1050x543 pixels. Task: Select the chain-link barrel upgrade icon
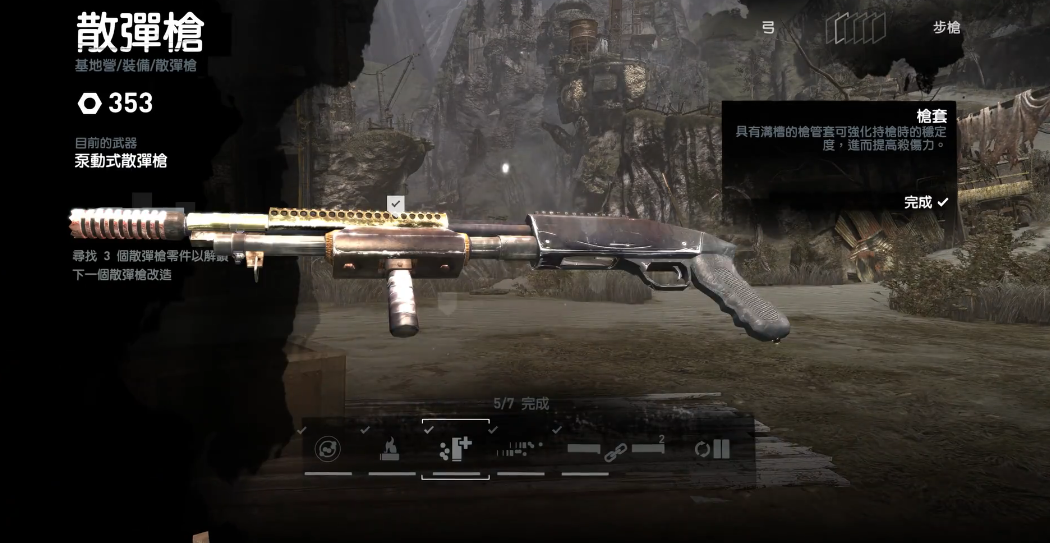pos(615,451)
